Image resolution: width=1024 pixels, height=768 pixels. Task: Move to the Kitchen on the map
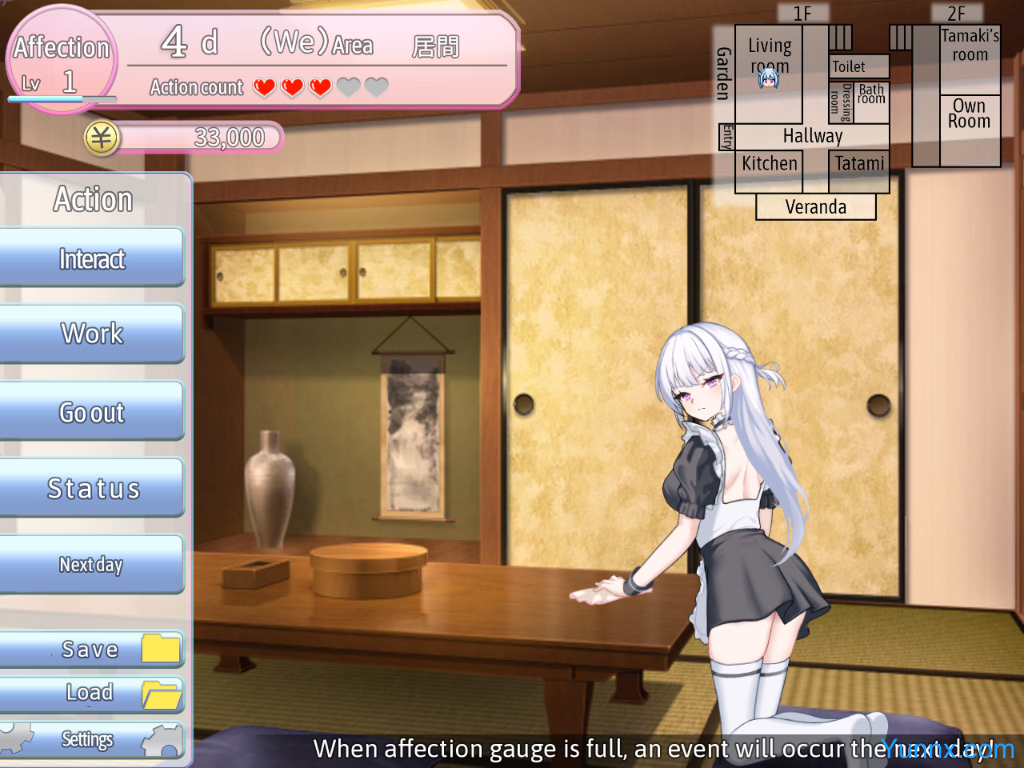769,164
